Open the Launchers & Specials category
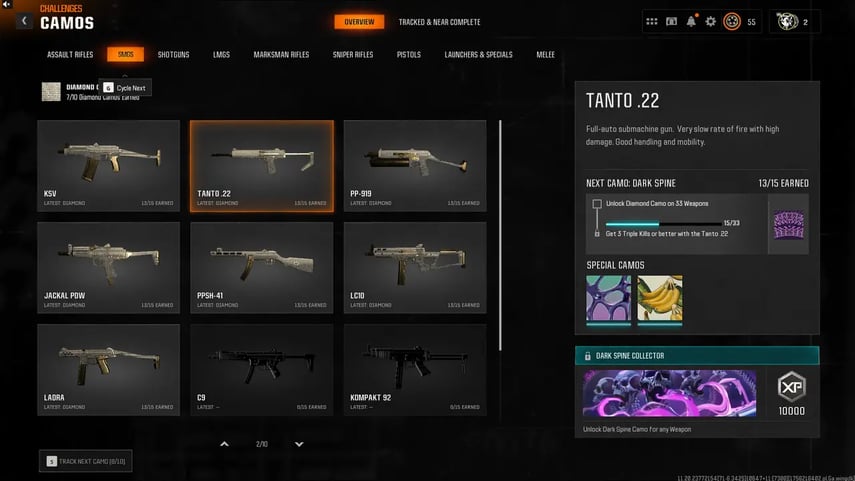This screenshot has height=481, width=855. [478, 54]
